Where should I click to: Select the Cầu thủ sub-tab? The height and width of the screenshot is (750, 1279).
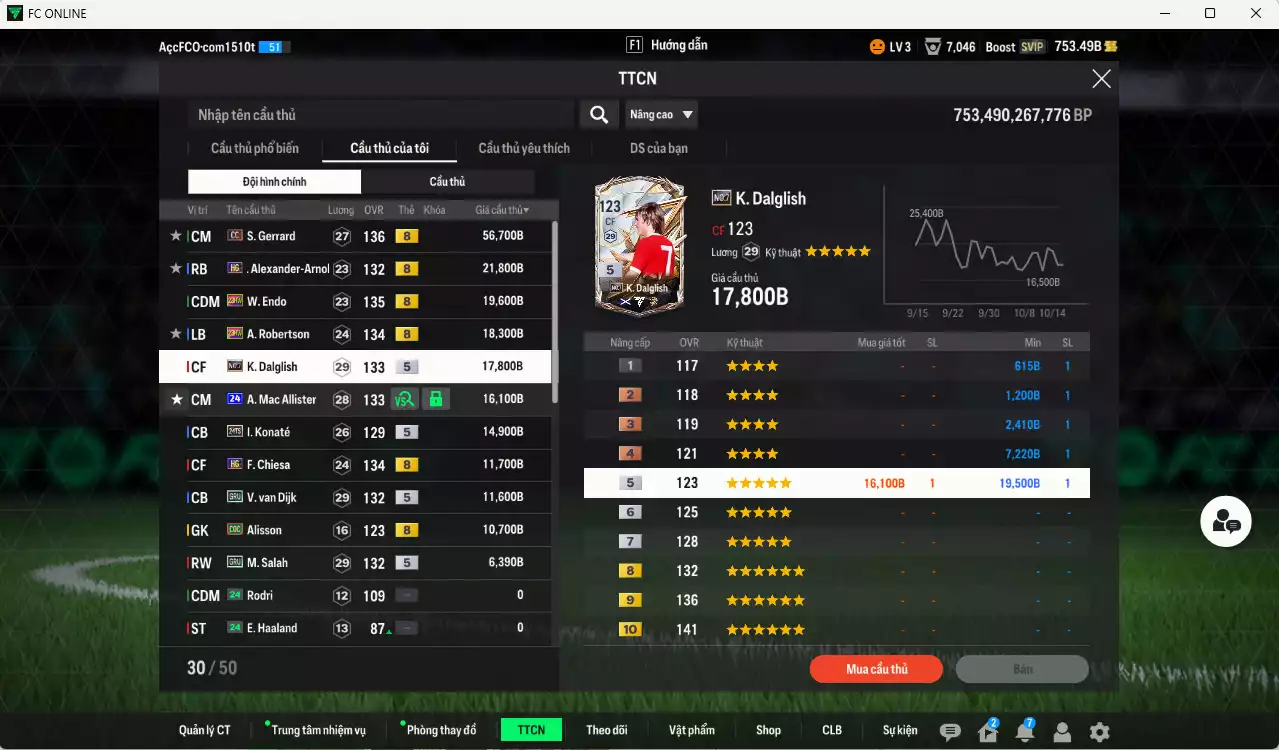coord(447,182)
